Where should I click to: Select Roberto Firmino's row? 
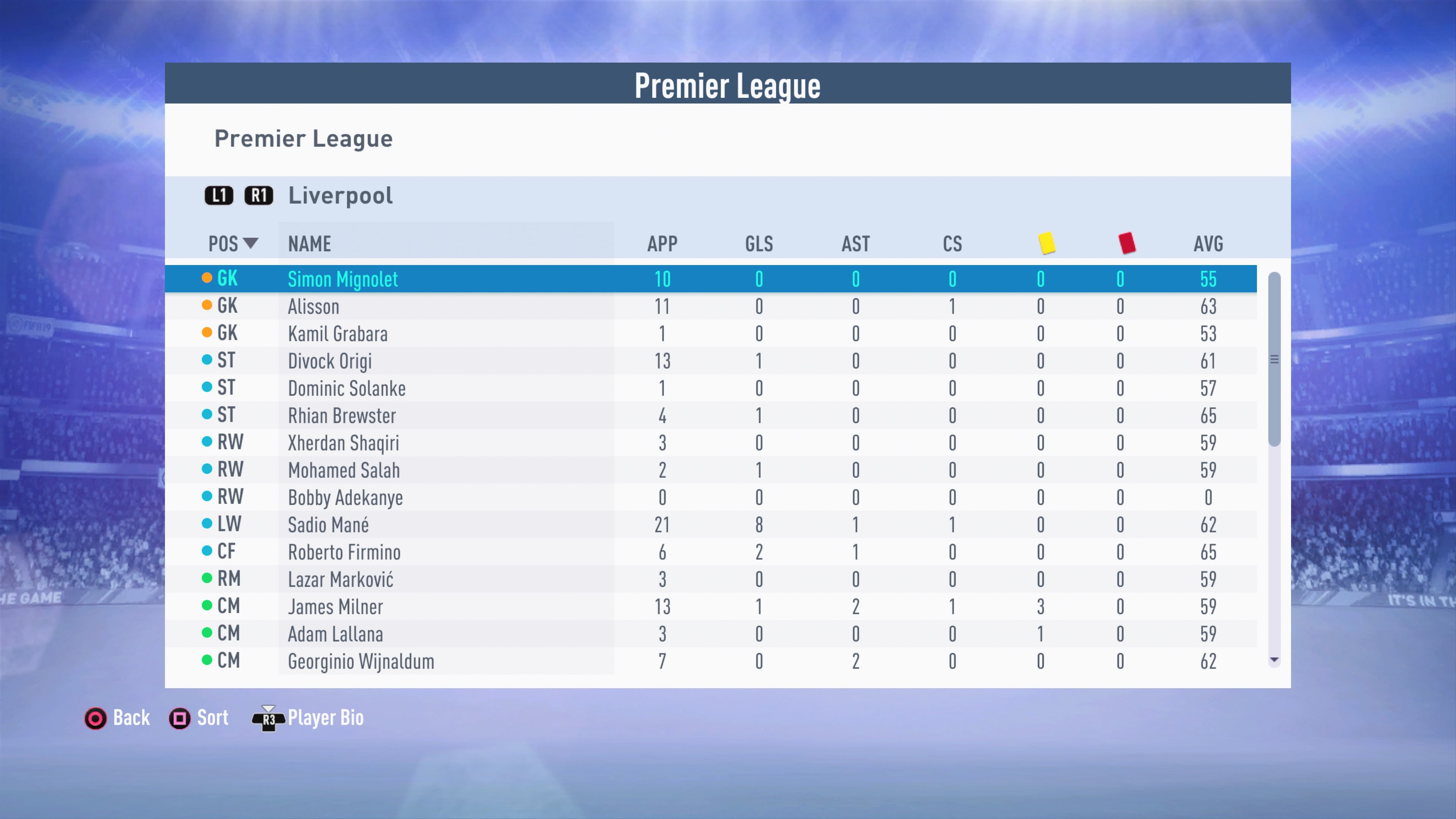pyautogui.click(x=344, y=552)
